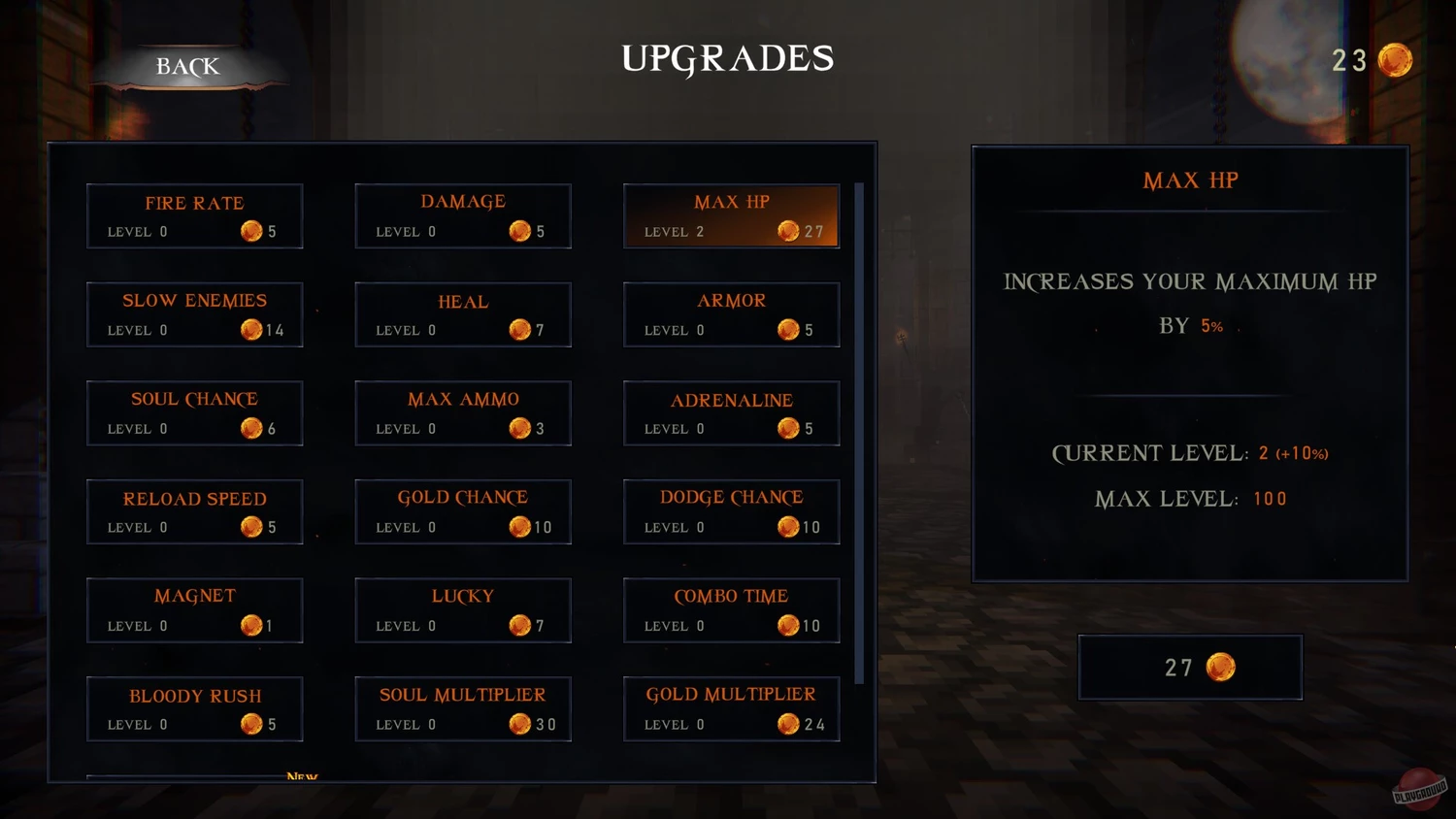Image resolution: width=1456 pixels, height=819 pixels.
Task: Choose the Gold Multiplier upgrade
Action: (x=731, y=709)
